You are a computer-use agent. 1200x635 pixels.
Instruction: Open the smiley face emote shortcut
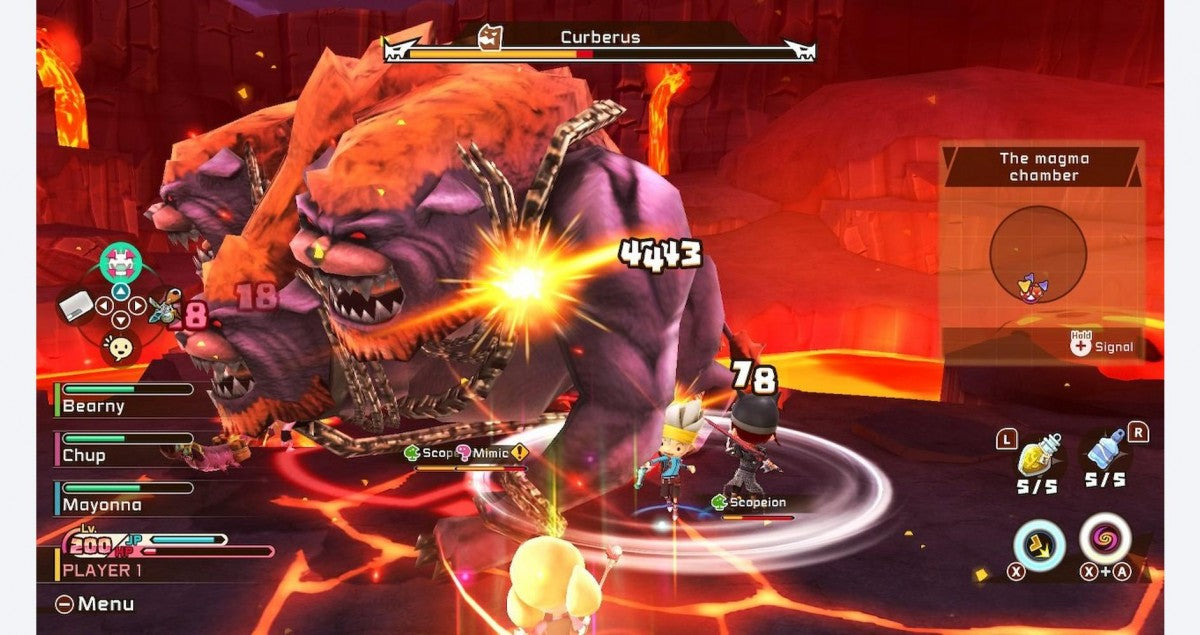tap(121, 348)
